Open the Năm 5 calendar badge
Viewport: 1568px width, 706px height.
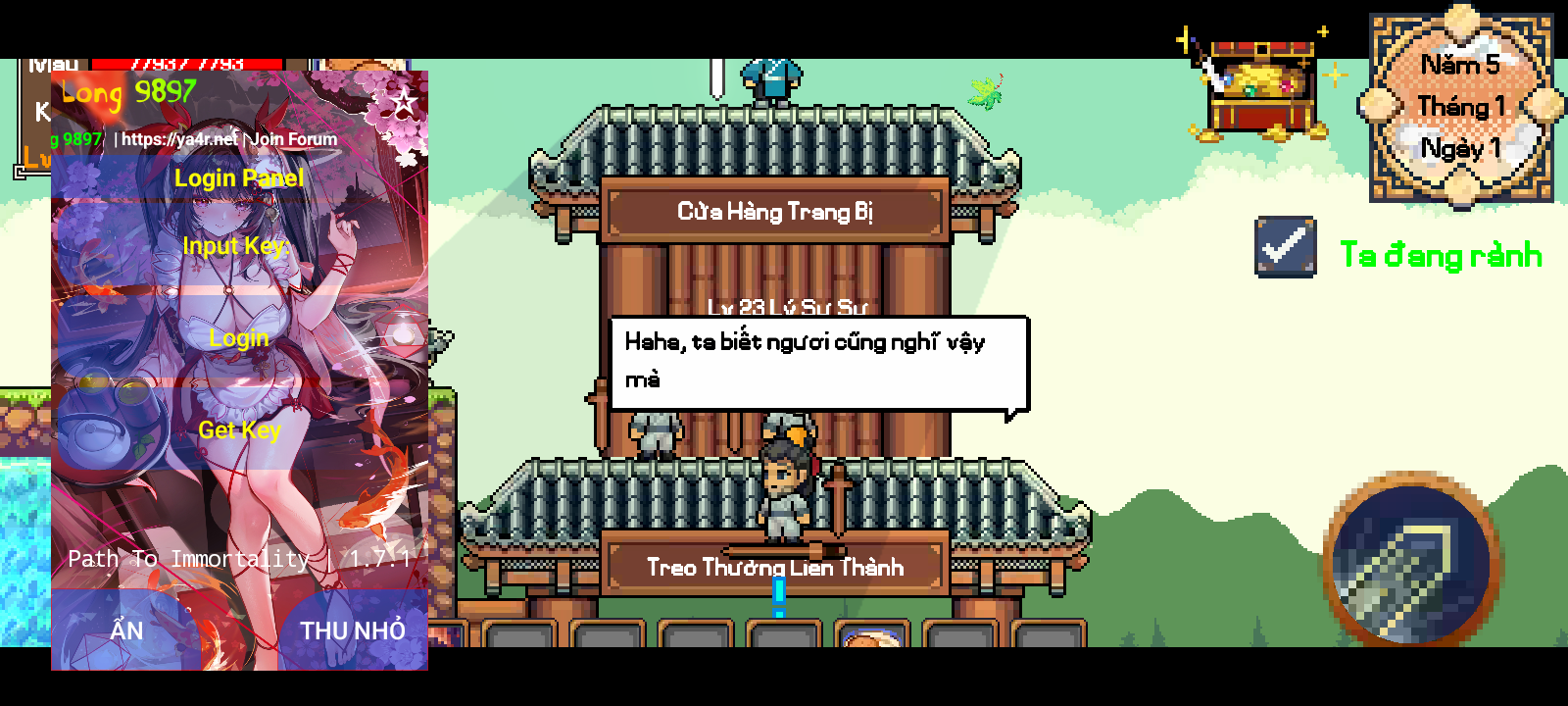(1460, 108)
